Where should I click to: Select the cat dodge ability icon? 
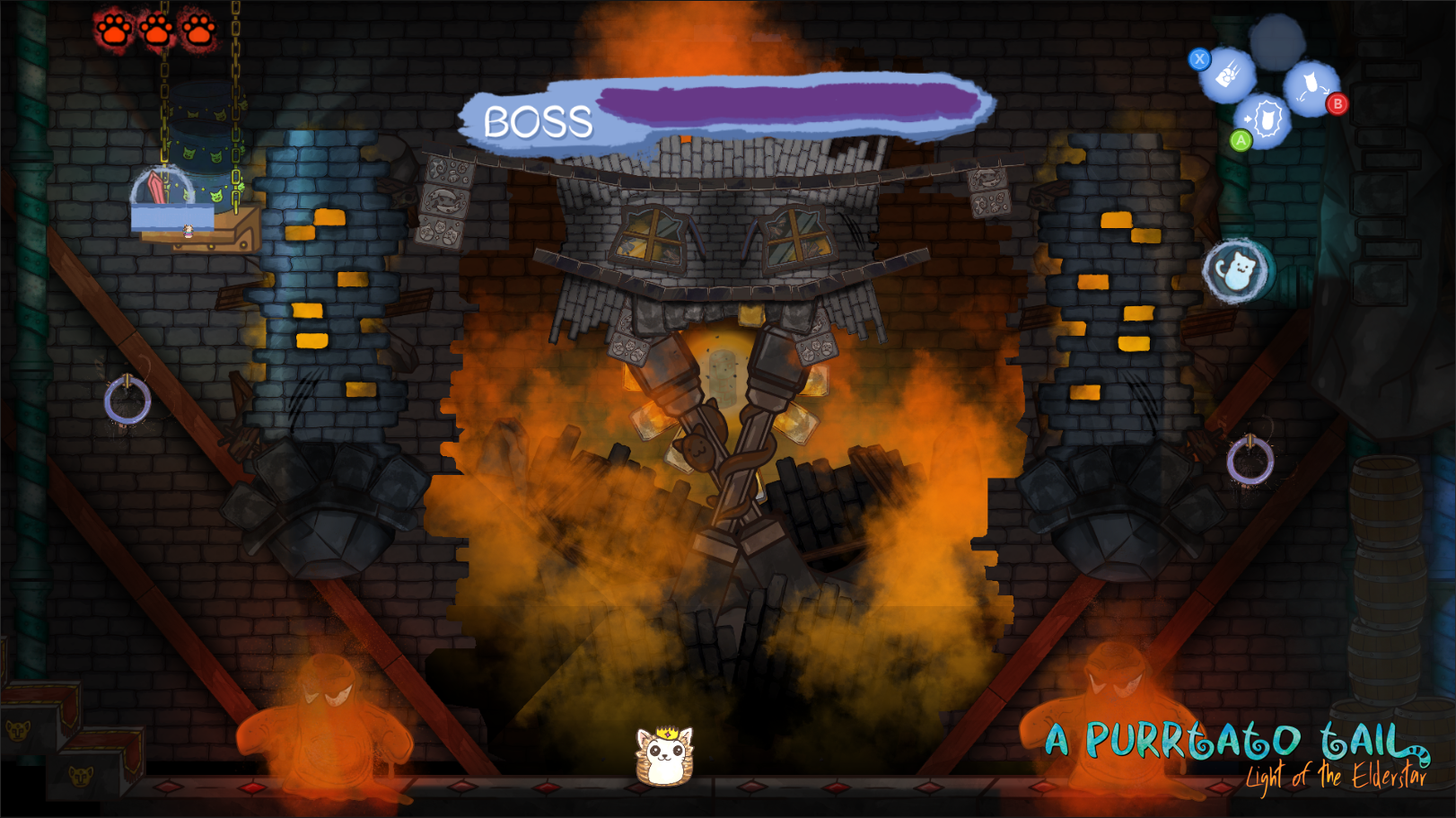pos(1311,87)
